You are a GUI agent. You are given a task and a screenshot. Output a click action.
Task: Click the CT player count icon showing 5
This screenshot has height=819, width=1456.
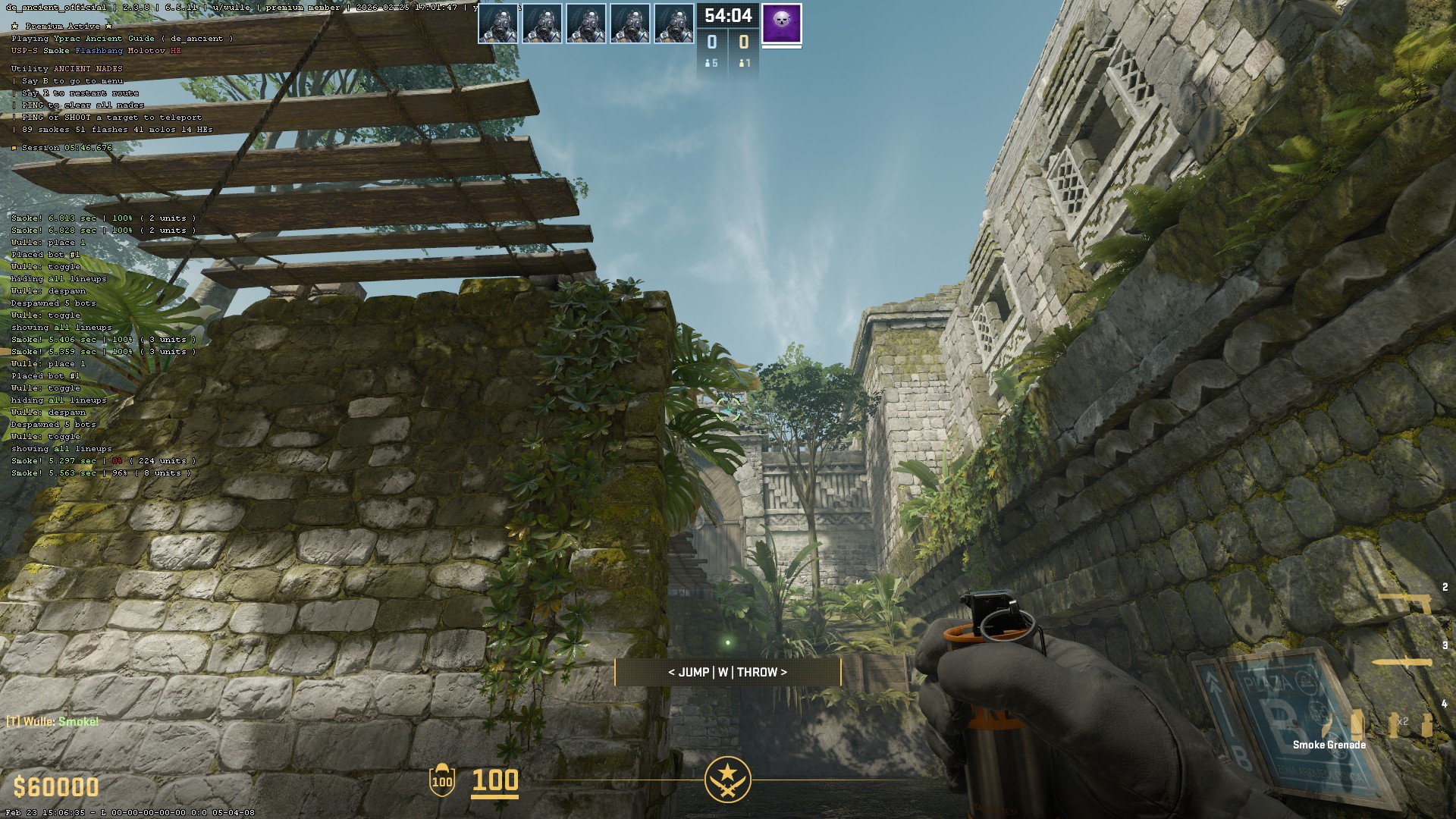coord(707,64)
